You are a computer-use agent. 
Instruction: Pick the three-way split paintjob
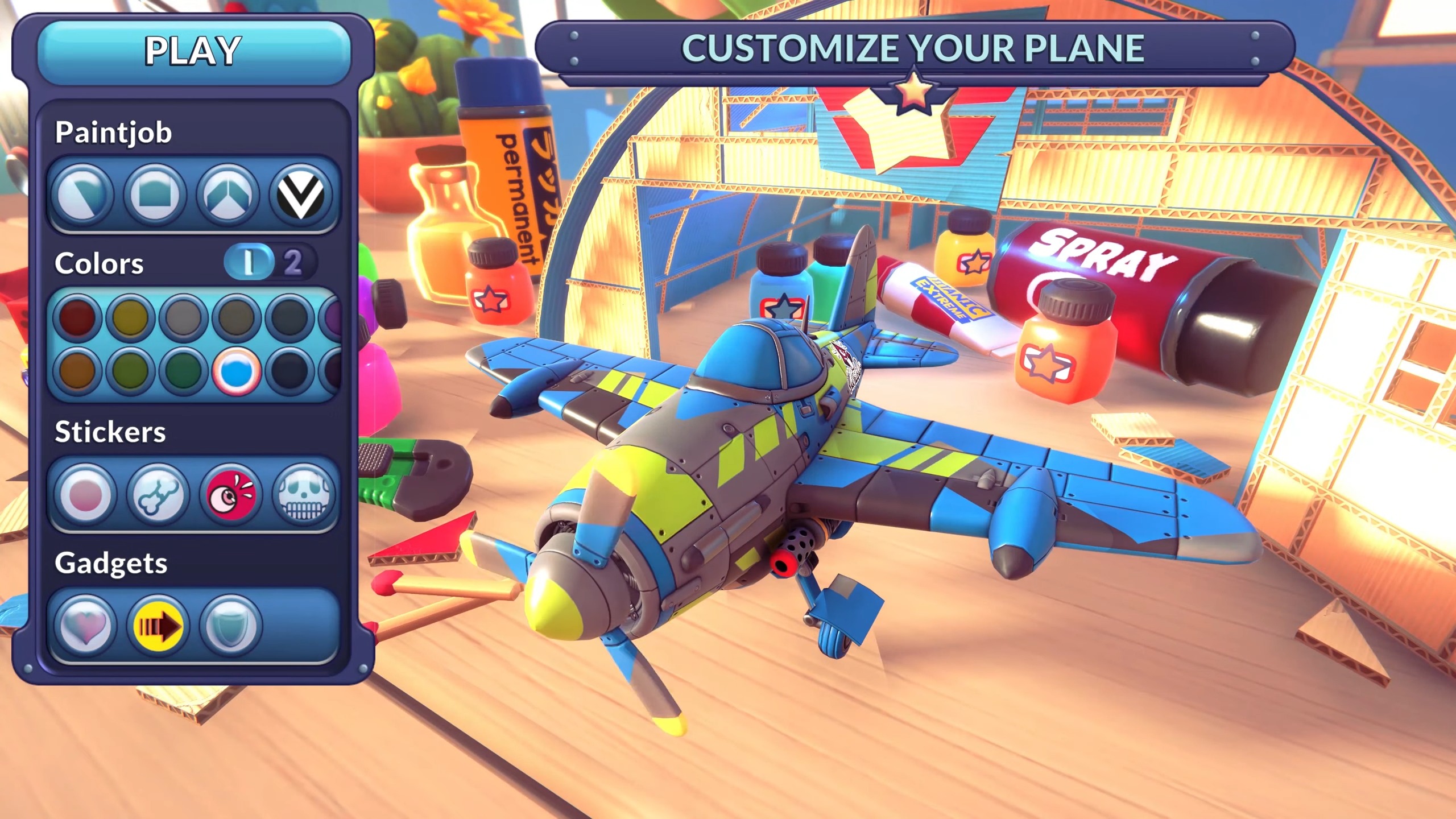[x=227, y=195]
